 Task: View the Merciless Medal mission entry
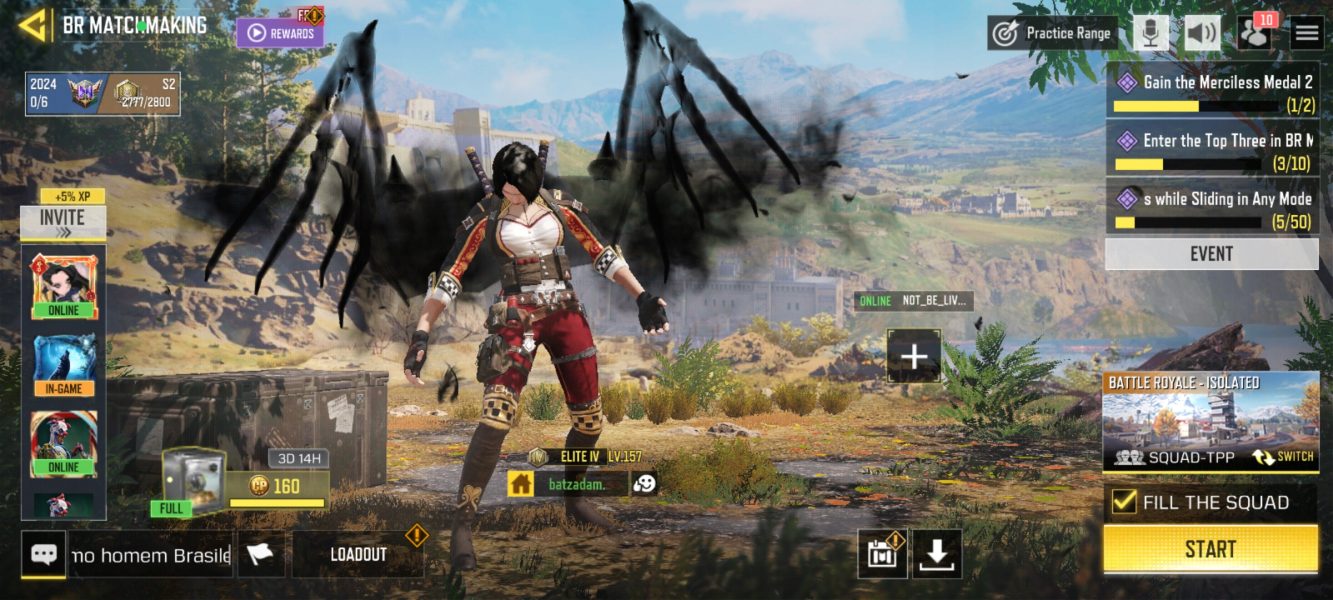[x=1211, y=91]
